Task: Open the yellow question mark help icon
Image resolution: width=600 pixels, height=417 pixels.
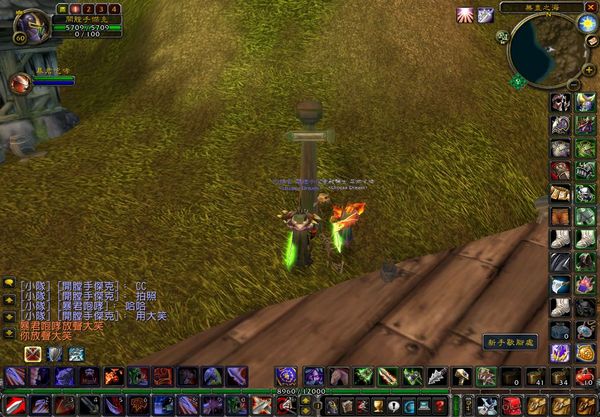Action: [x=438, y=405]
